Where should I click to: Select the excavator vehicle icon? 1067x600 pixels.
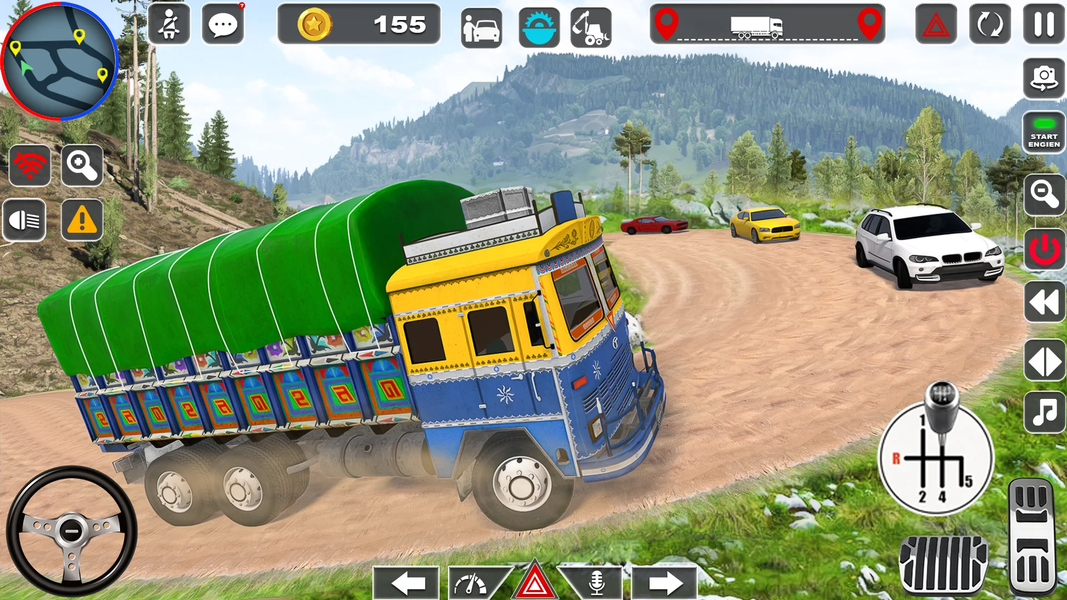[591, 28]
